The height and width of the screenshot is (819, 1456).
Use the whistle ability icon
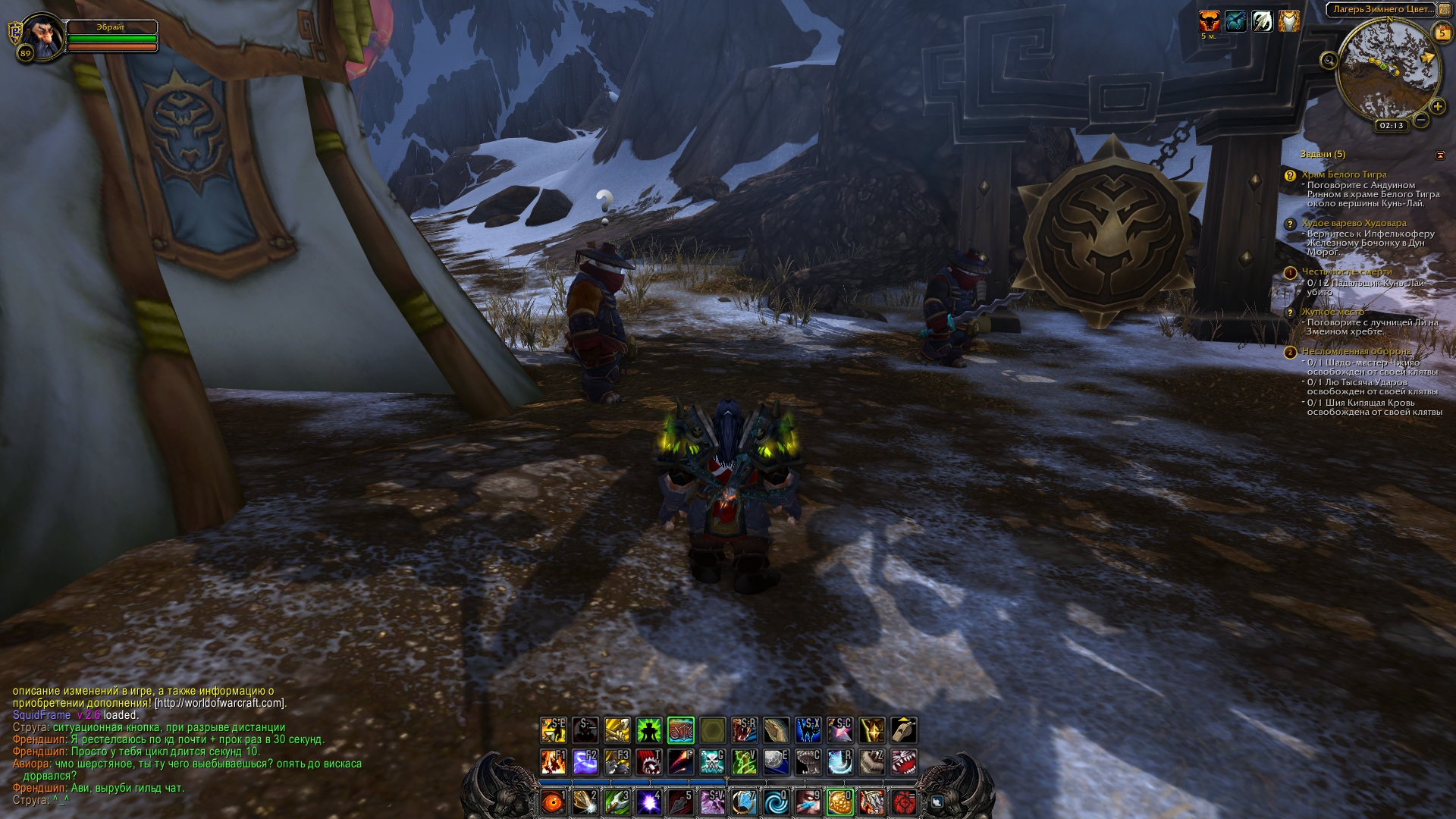pos(903,730)
